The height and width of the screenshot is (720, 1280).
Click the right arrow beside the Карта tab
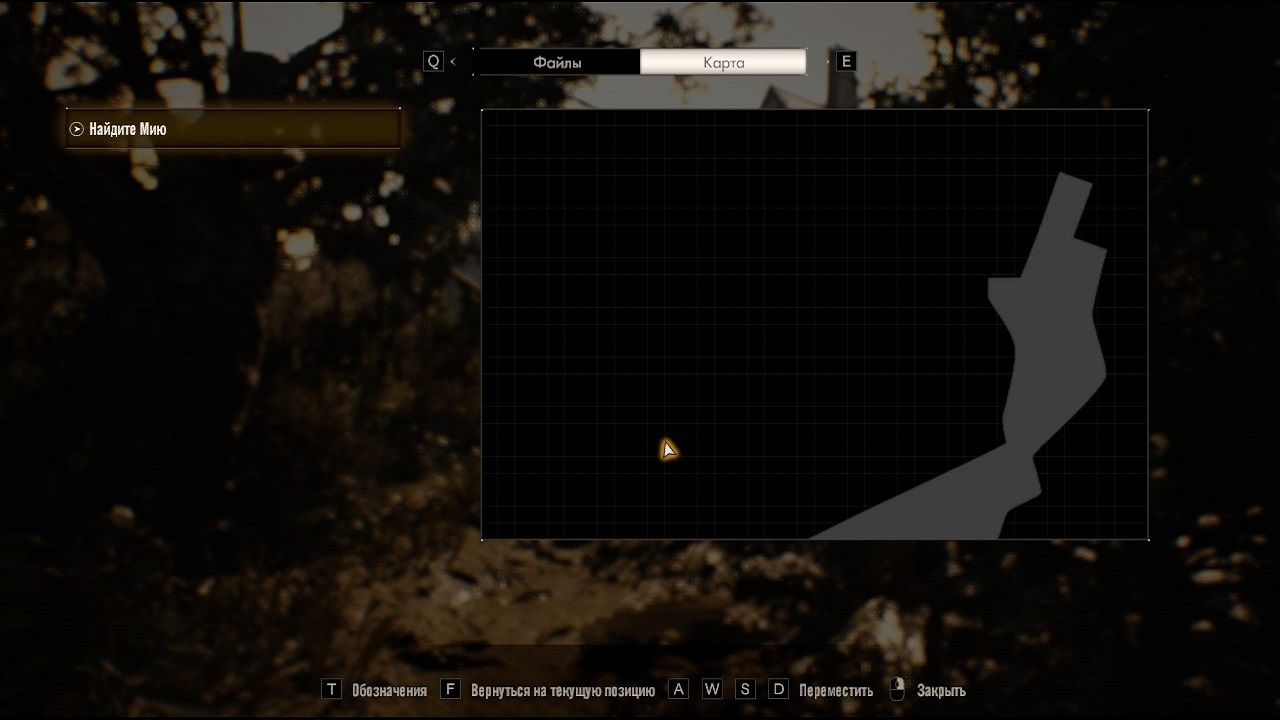[827, 62]
